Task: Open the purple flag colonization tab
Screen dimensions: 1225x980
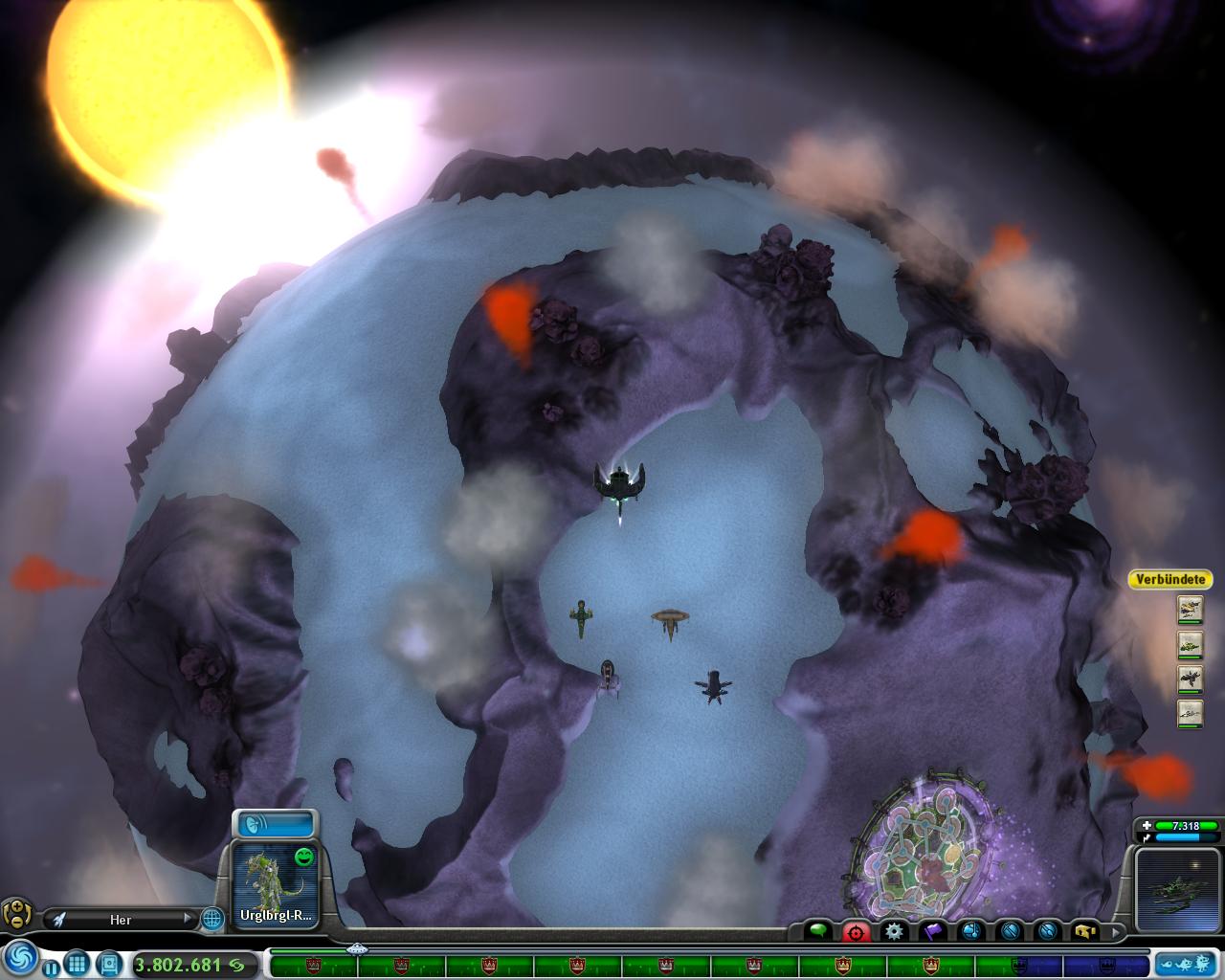Action: [933, 930]
